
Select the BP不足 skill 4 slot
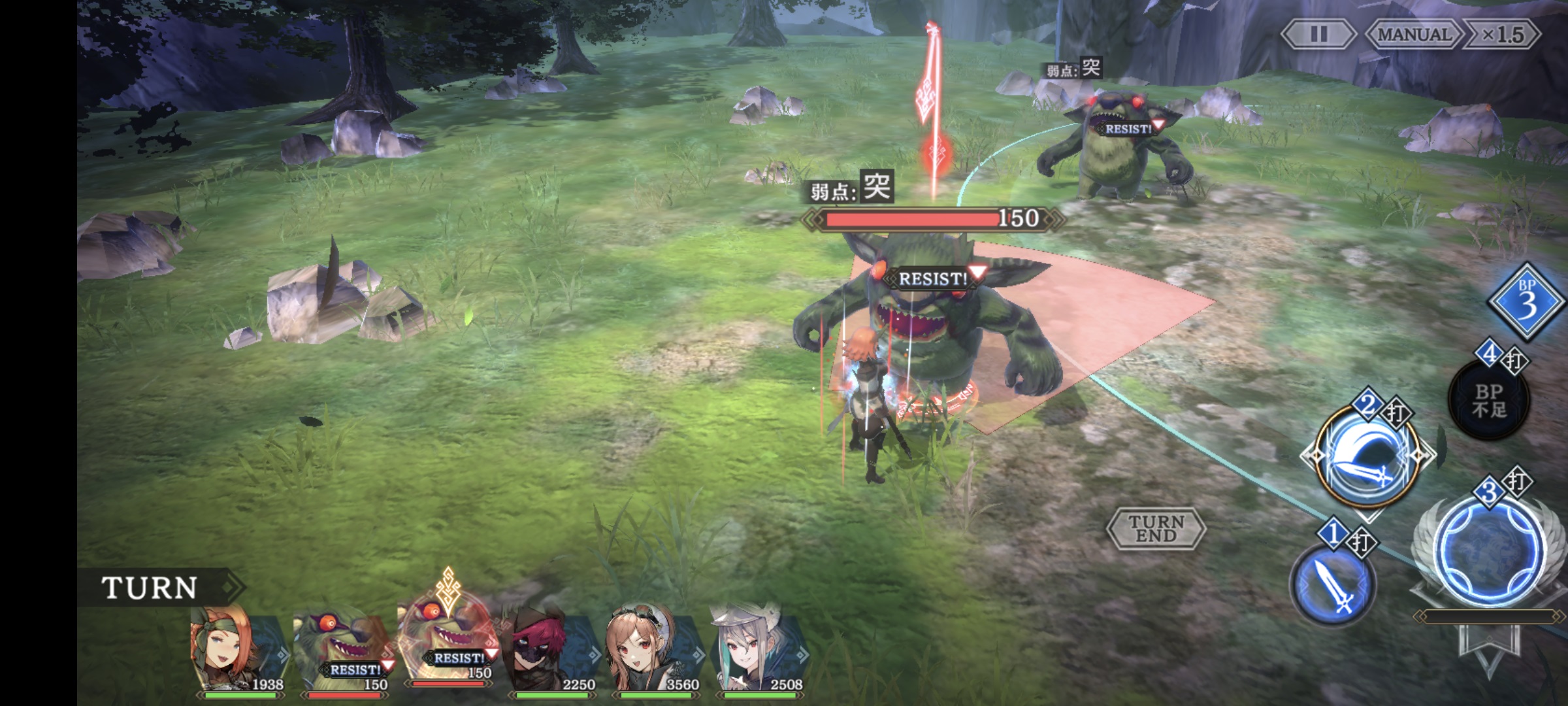(1489, 399)
